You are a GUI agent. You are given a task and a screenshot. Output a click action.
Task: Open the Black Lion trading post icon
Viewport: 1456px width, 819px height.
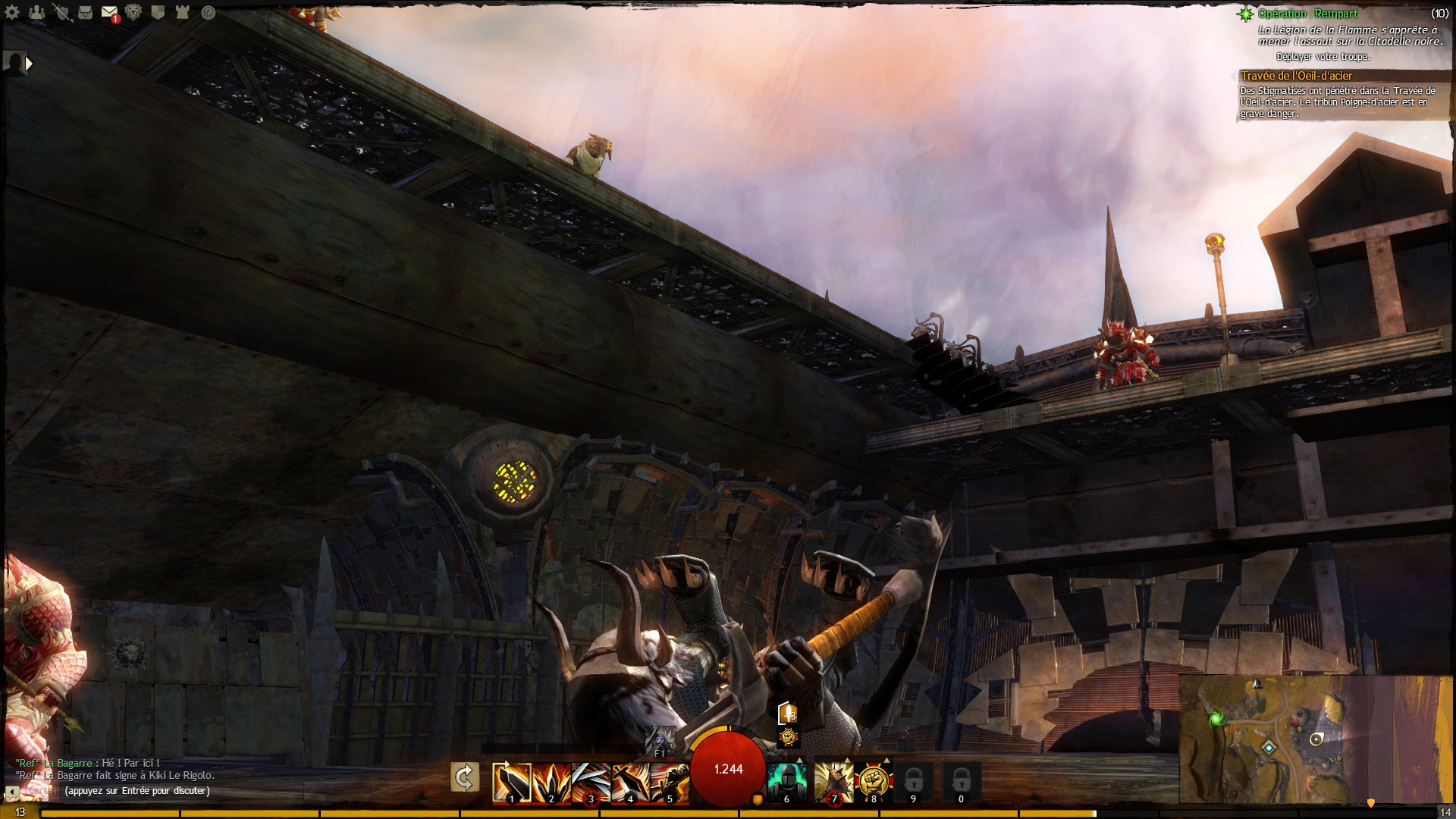click(133, 13)
